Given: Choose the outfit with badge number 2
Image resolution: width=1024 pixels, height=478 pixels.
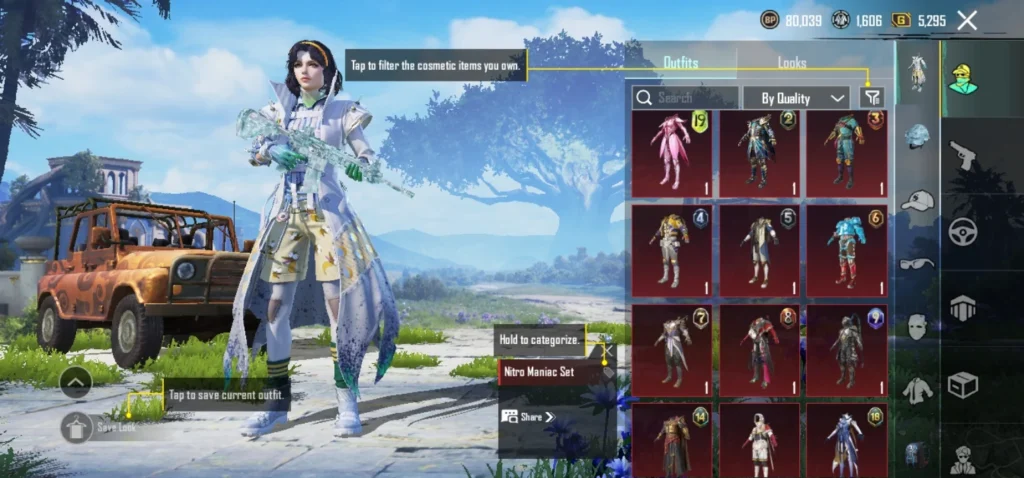Looking at the screenshot, I should coord(759,154).
